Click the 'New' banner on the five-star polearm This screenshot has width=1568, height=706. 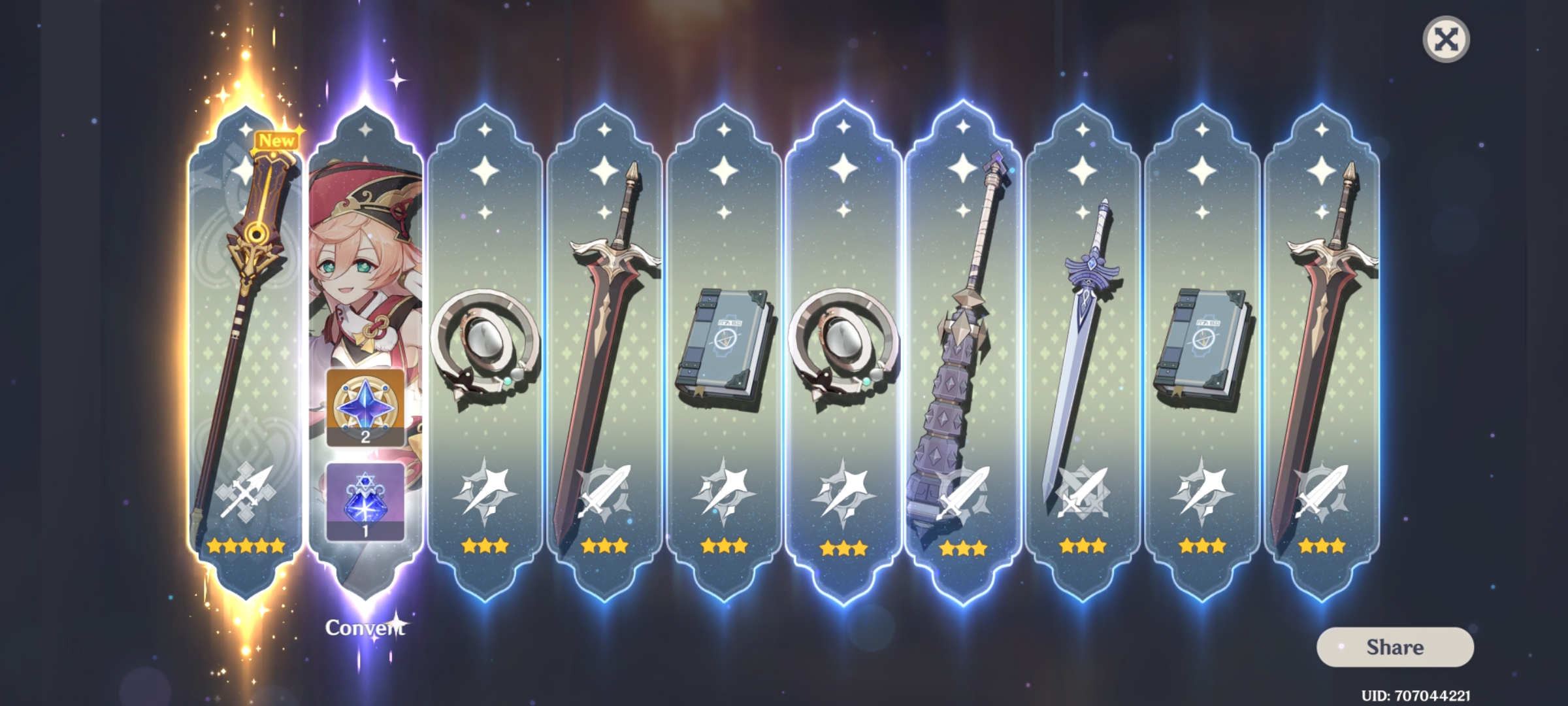click(x=277, y=139)
